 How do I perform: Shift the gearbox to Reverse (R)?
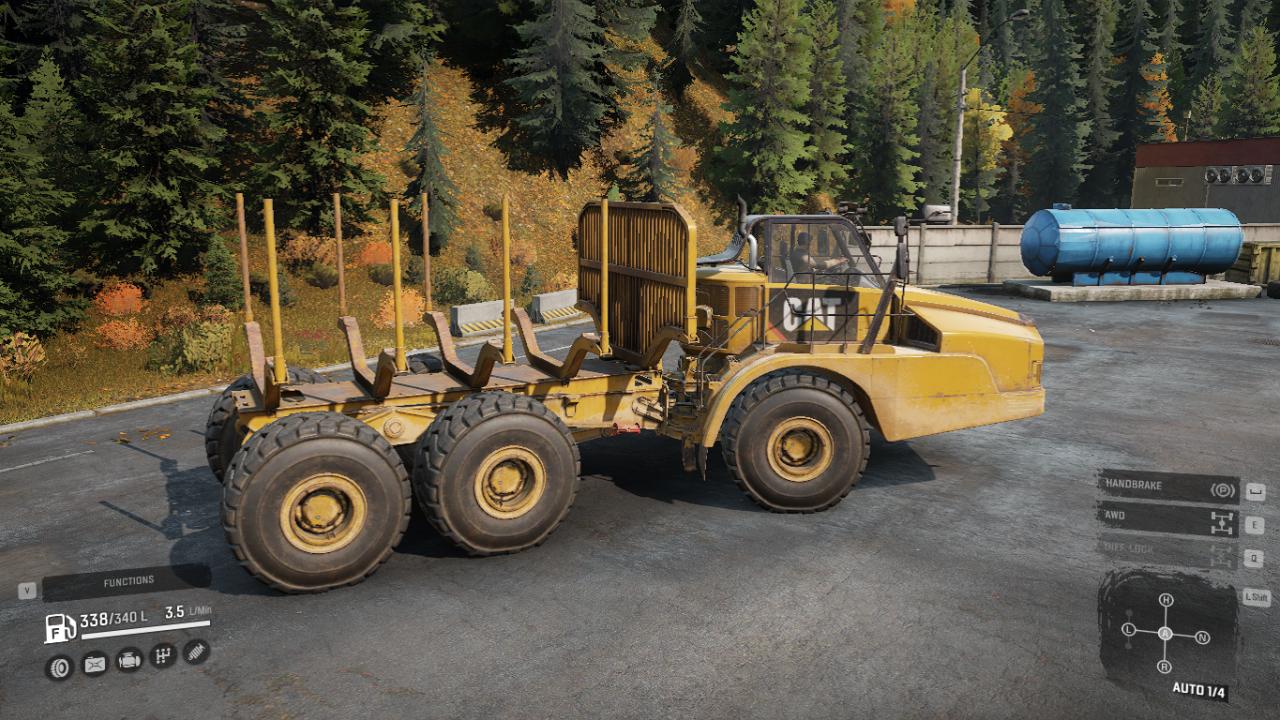pos(1165,667)
